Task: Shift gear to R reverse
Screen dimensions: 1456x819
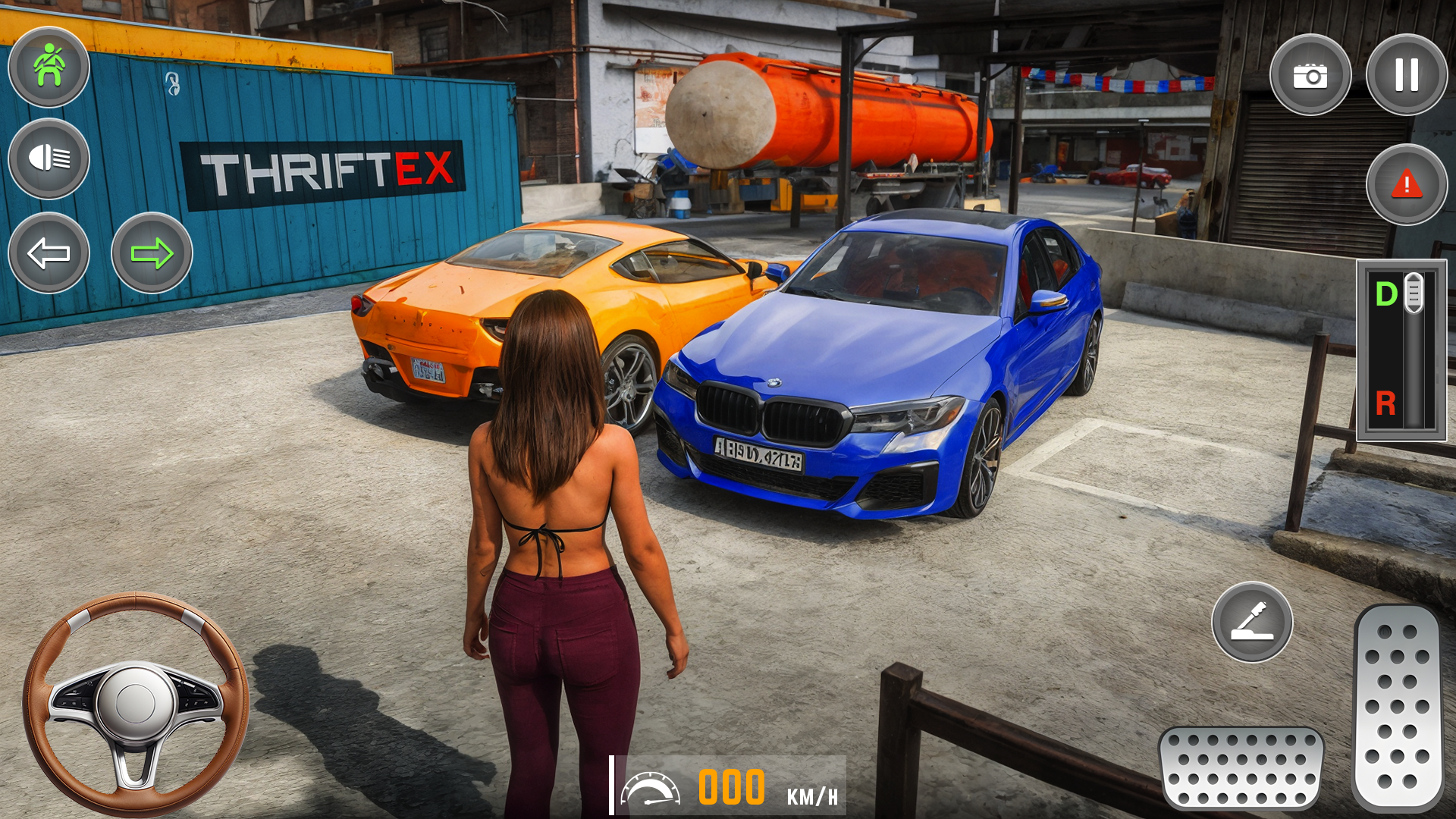Action: pyautogui.click(x=1385, y=403)
